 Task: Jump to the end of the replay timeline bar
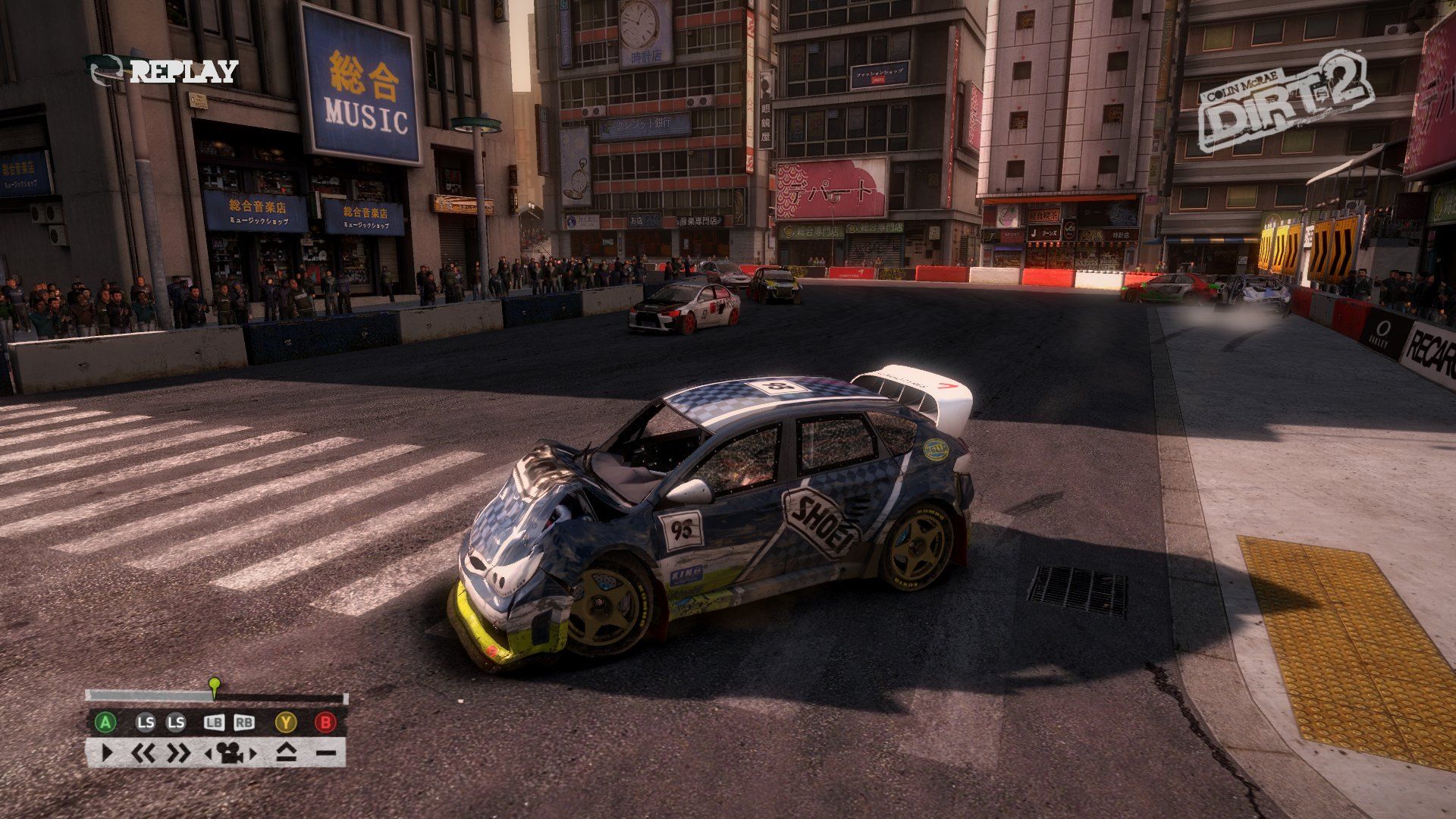345,697
